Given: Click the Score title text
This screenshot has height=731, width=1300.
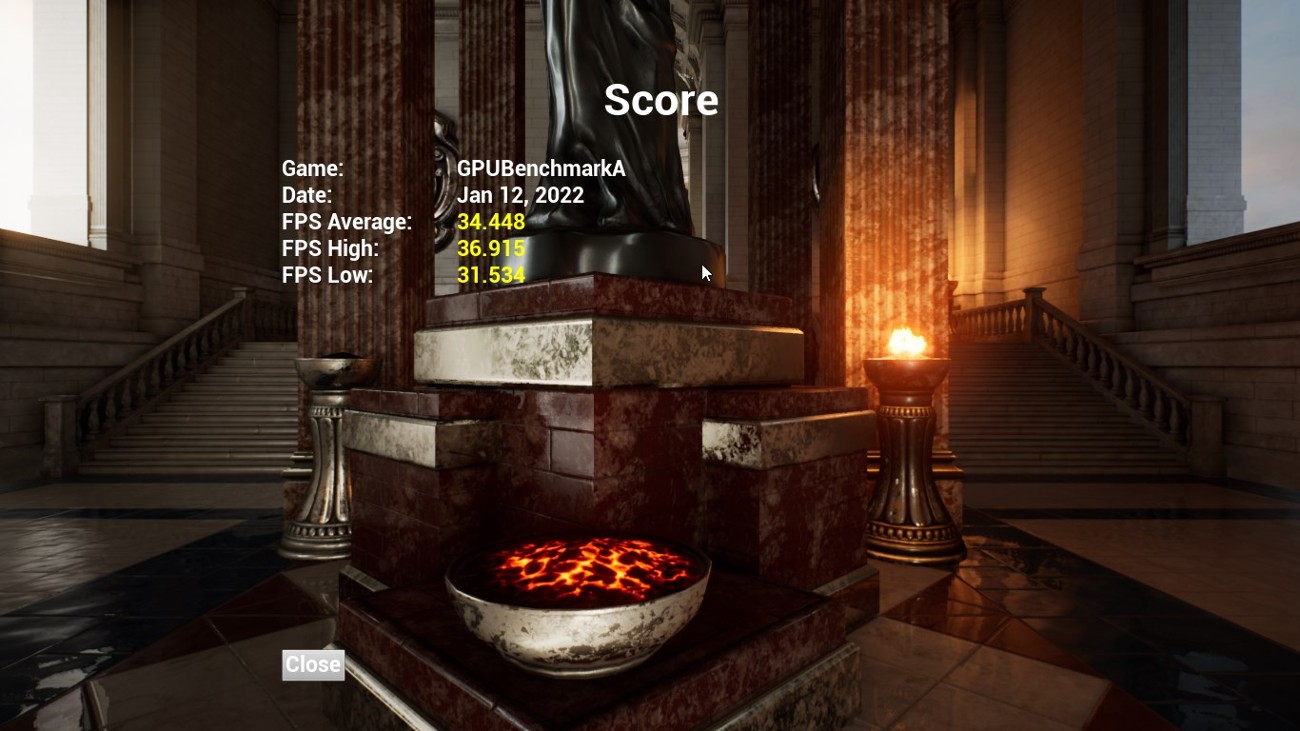Looking at the screenshot, I should (x=660, y=99).
